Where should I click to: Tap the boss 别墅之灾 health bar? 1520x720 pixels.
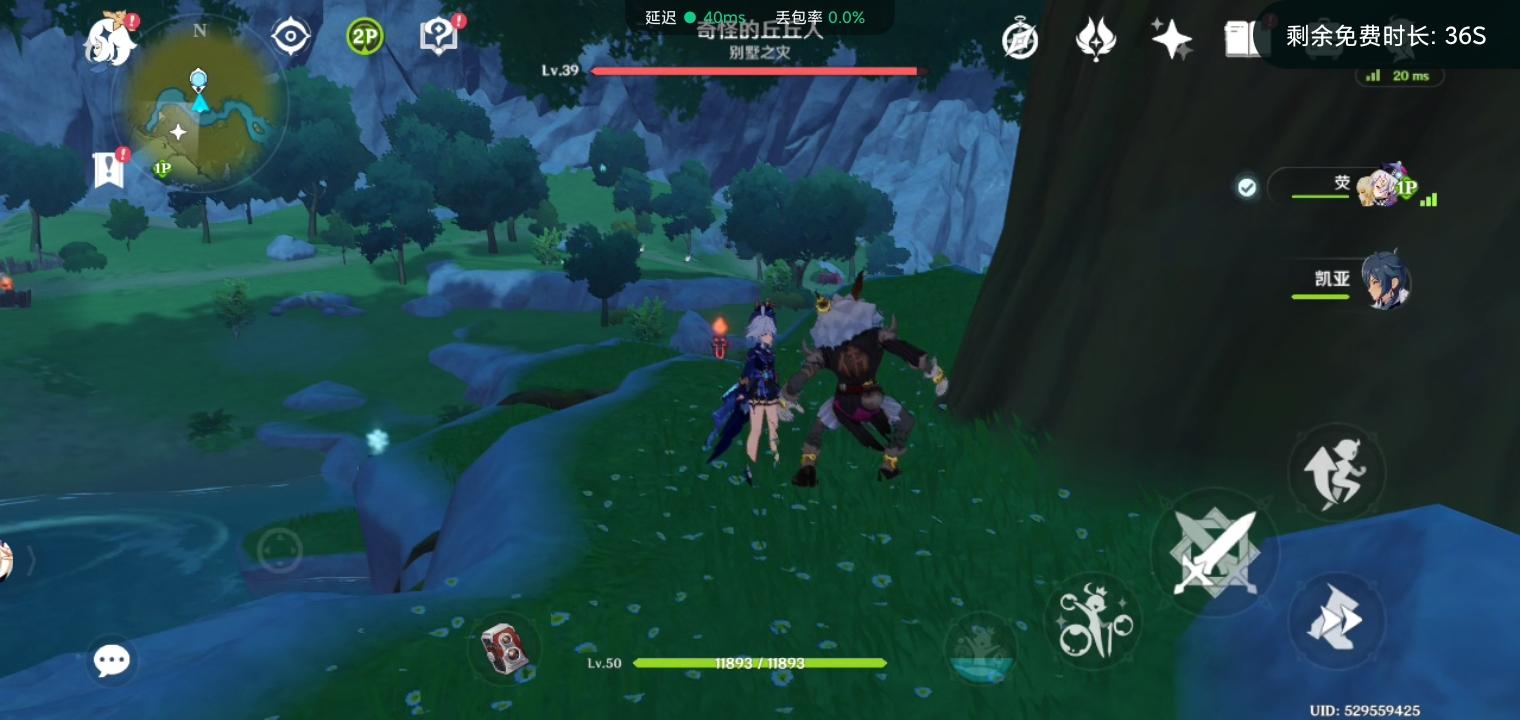tap(755, 71)
